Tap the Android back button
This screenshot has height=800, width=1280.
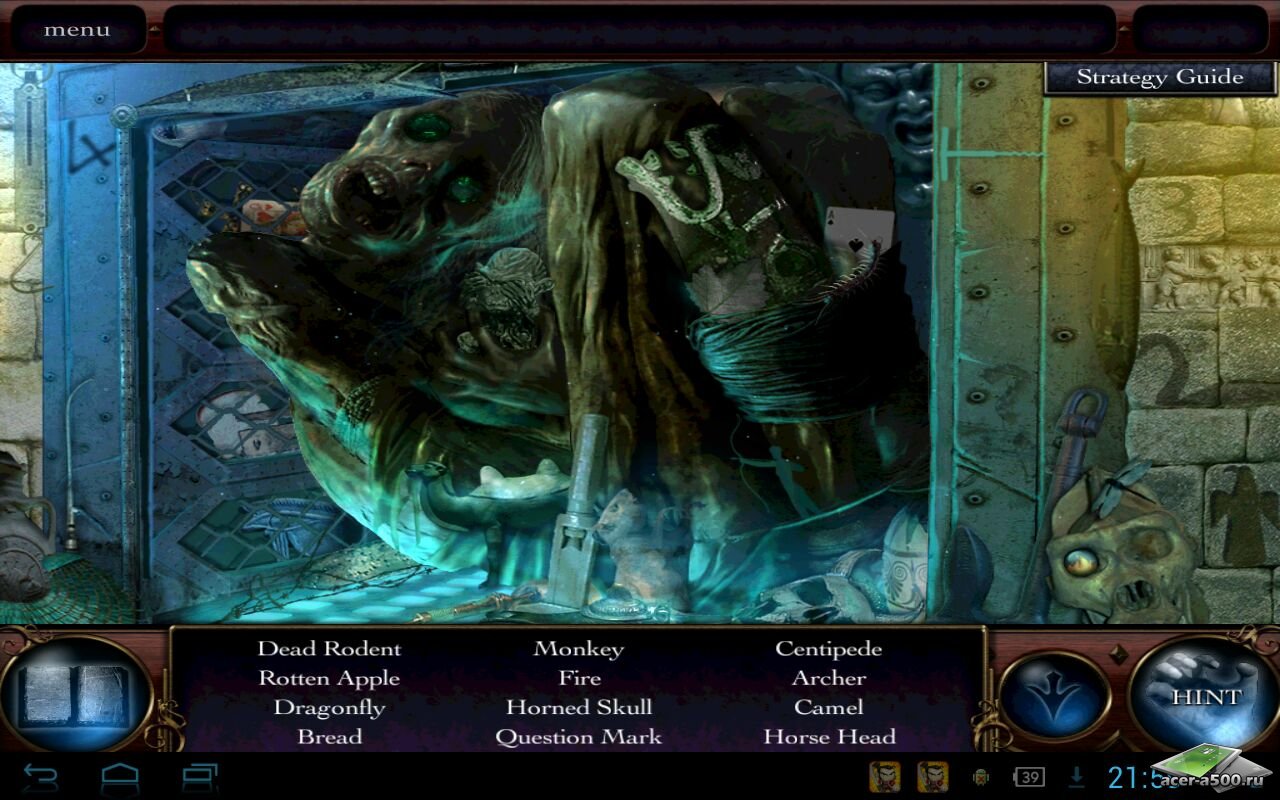coord(41,777)
